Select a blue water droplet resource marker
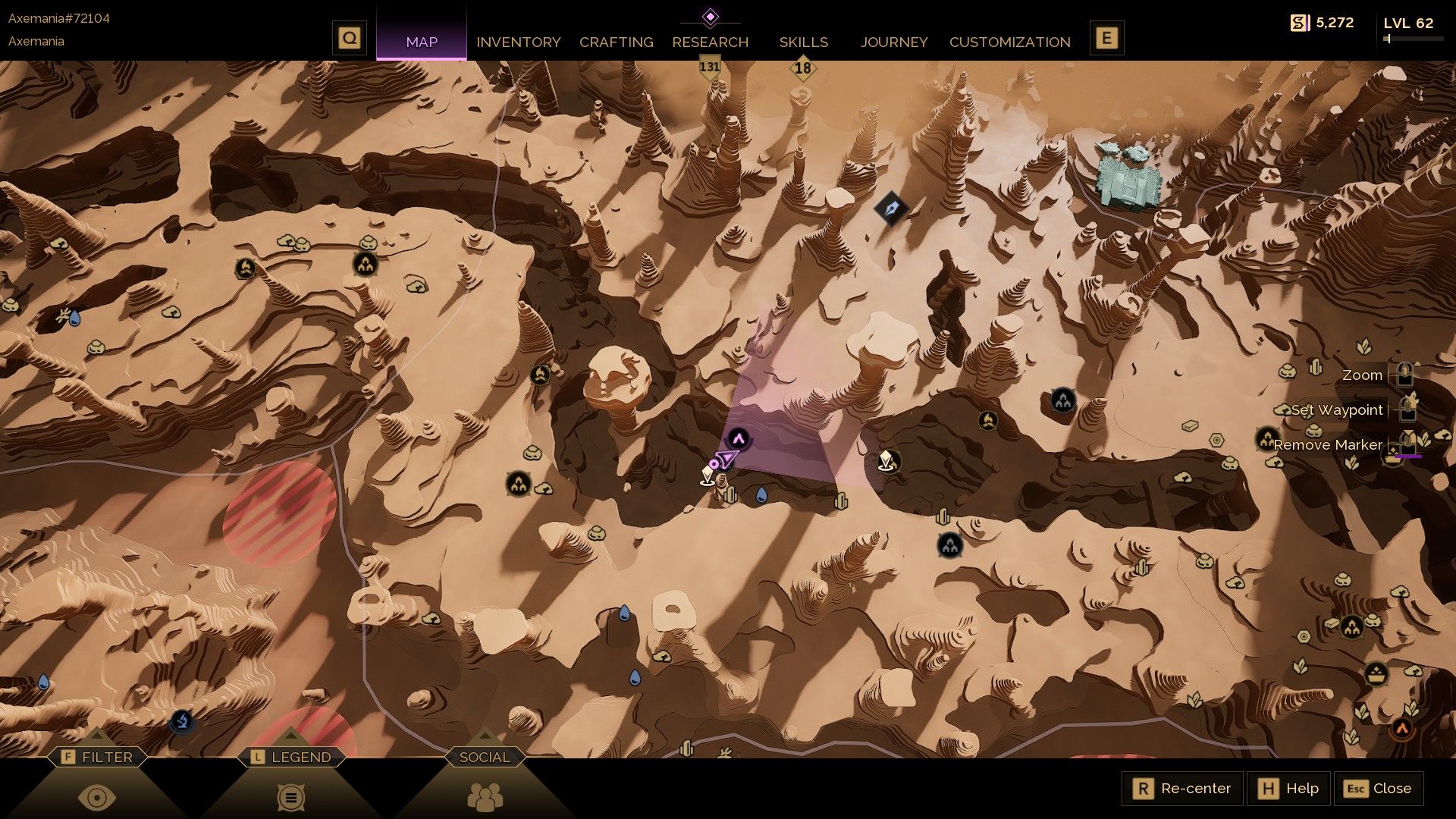The image size is (1456, 819). pyautogui.click(x=761, y=495)
